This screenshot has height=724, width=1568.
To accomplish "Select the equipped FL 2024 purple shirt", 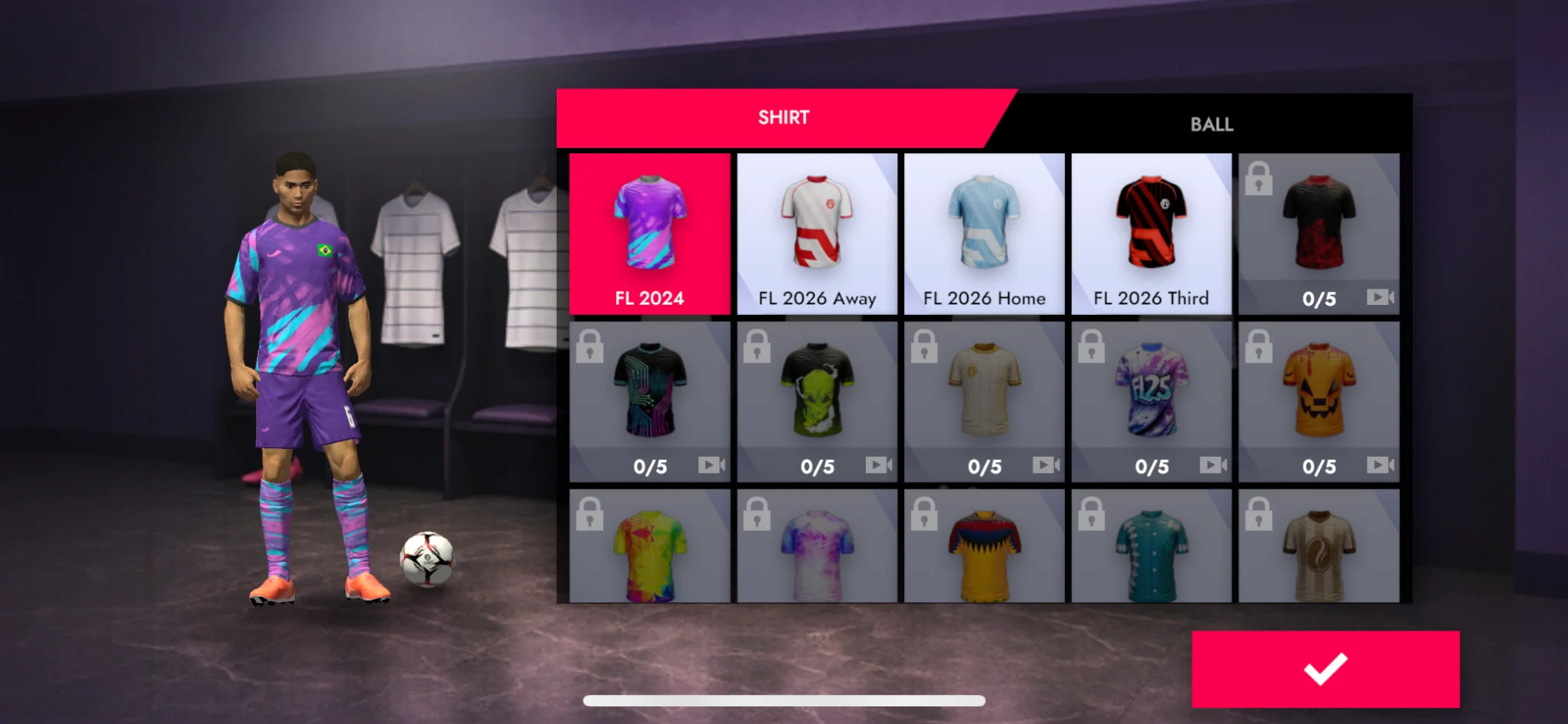I will tap(649, 230).
